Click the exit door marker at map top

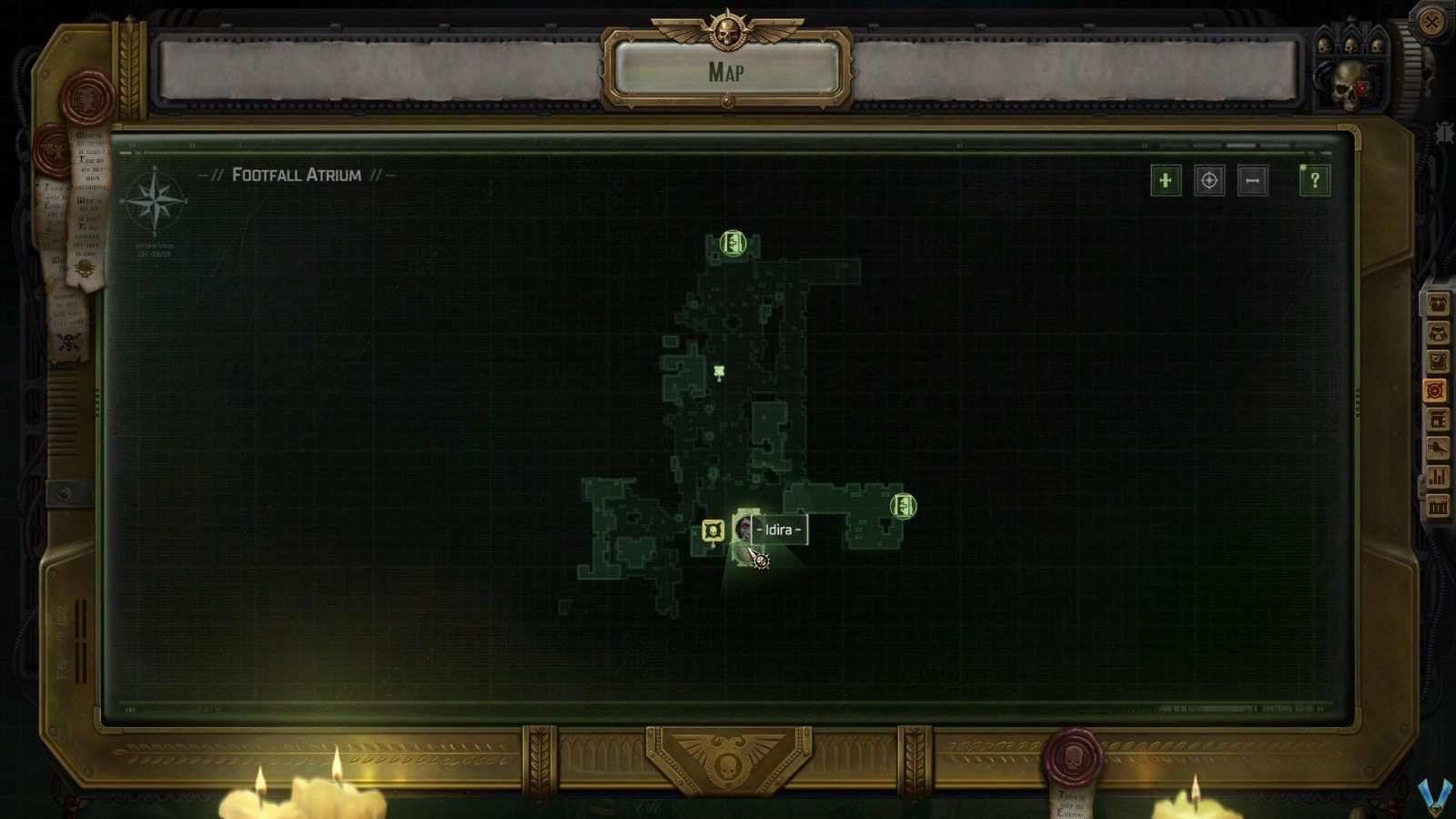(x=731, y=243)
